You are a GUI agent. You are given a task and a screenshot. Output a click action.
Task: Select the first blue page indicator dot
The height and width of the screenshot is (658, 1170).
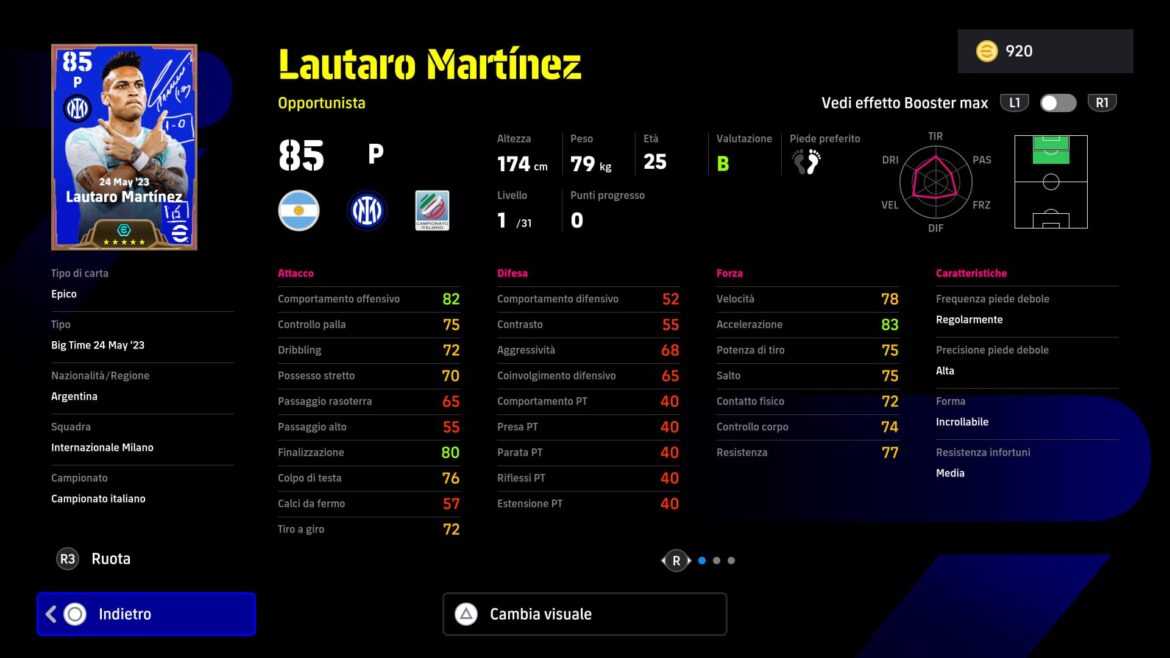pos(702,561)
